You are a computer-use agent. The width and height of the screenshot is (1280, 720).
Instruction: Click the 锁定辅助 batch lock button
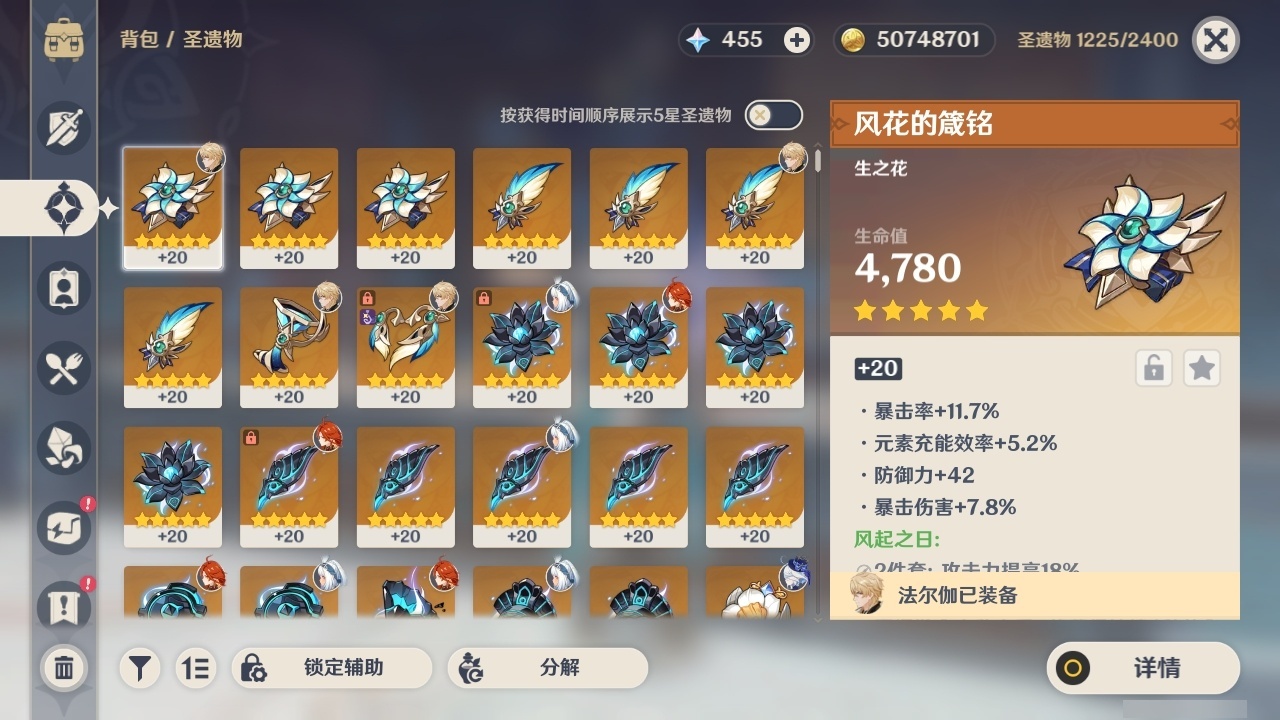[330, 668]
